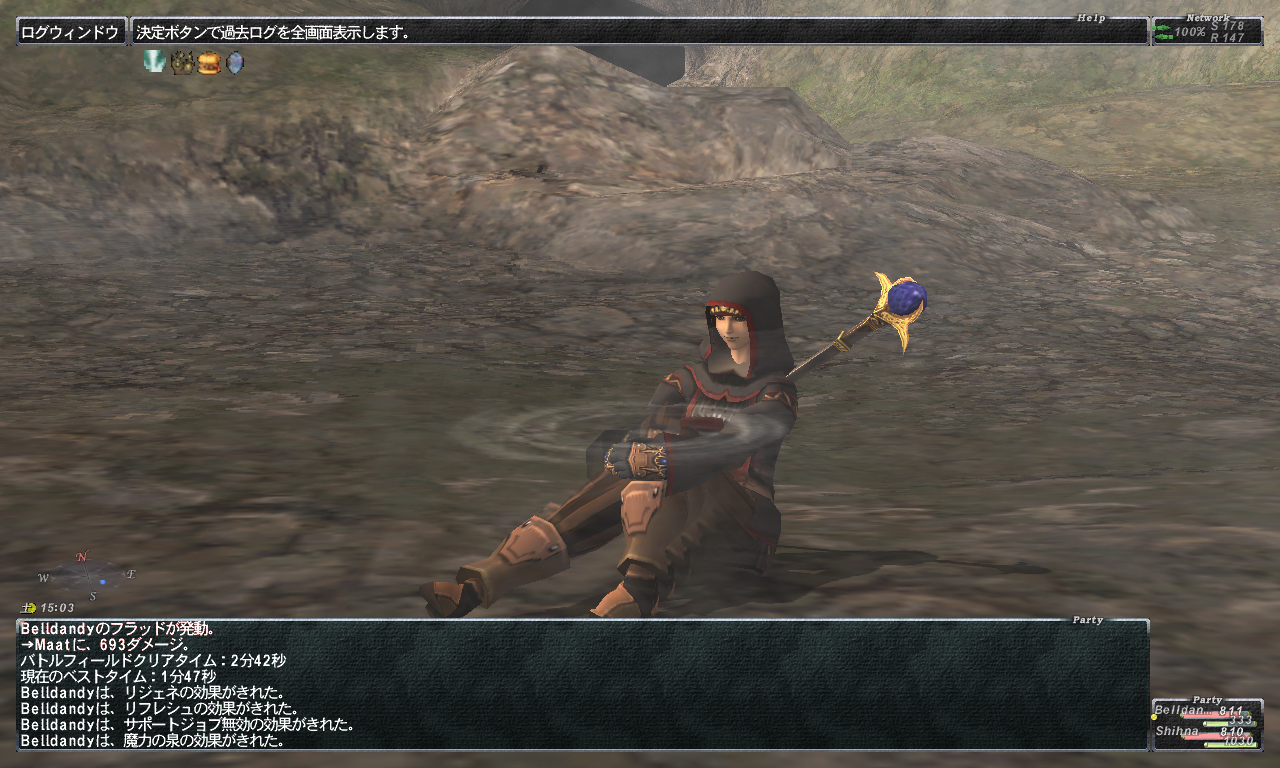The width and height of the screenshot is (1280, 768).
Task: Select the teal waterfall status effect icon
Action: (154, 62)
